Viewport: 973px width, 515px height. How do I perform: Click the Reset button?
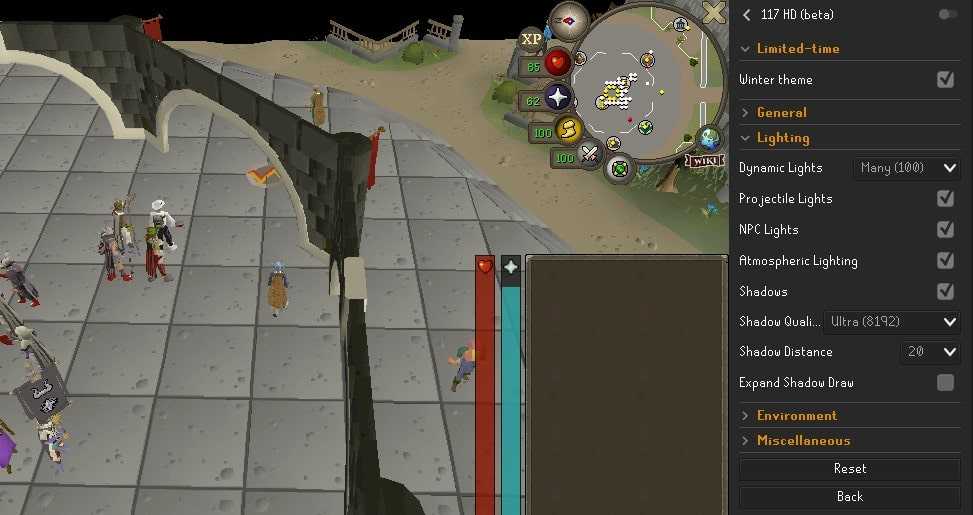(849, 469)
